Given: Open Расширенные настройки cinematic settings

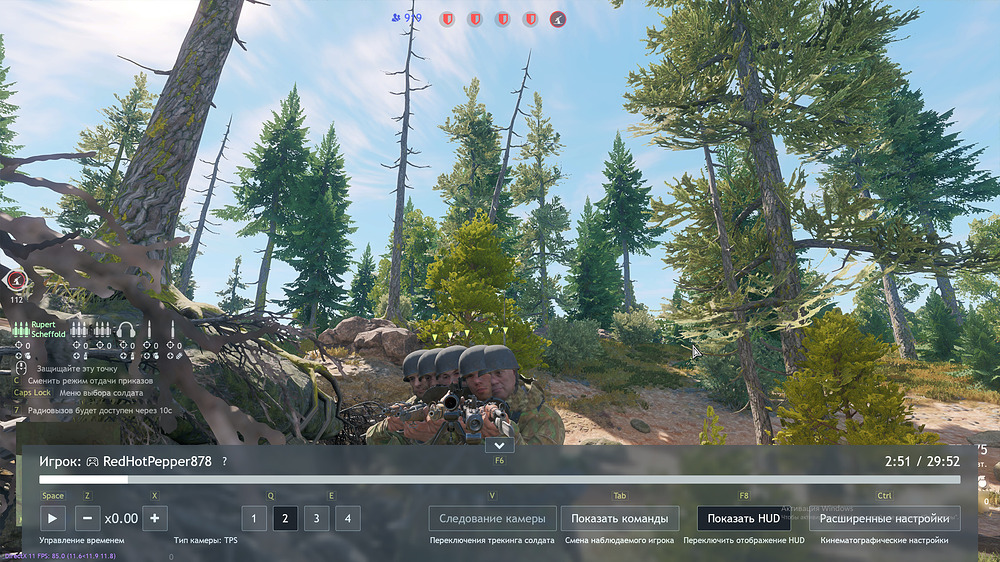Looking at the screenshot, I should coord(884,518).
